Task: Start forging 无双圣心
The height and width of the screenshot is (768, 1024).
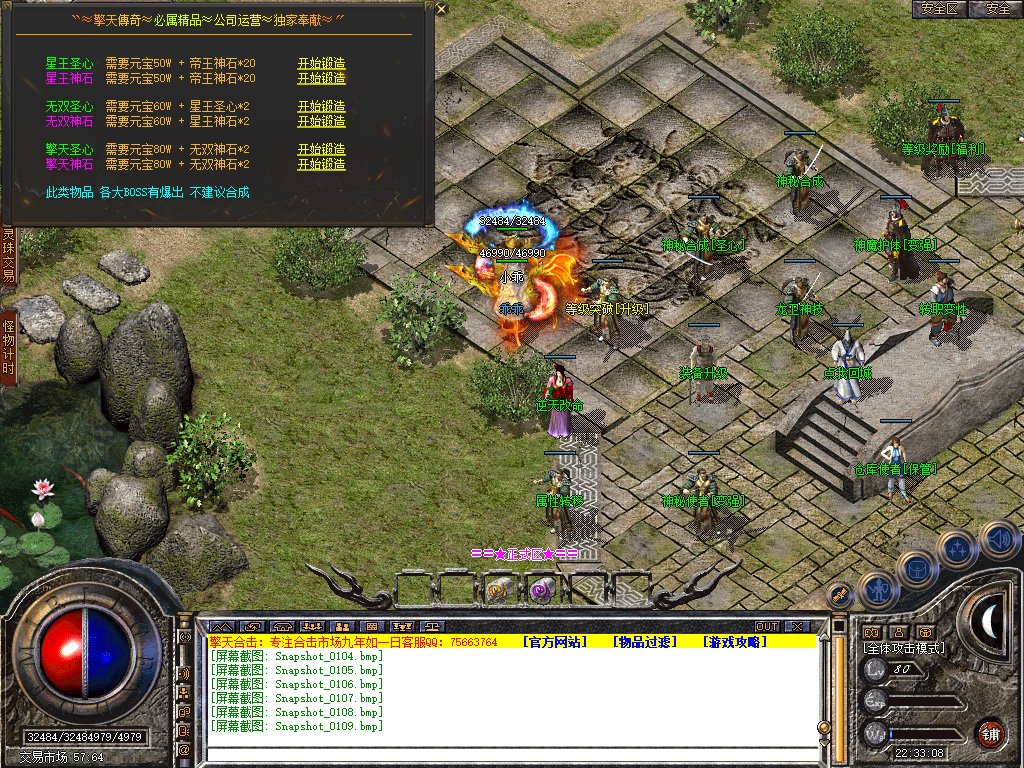Action: [321, 106]
